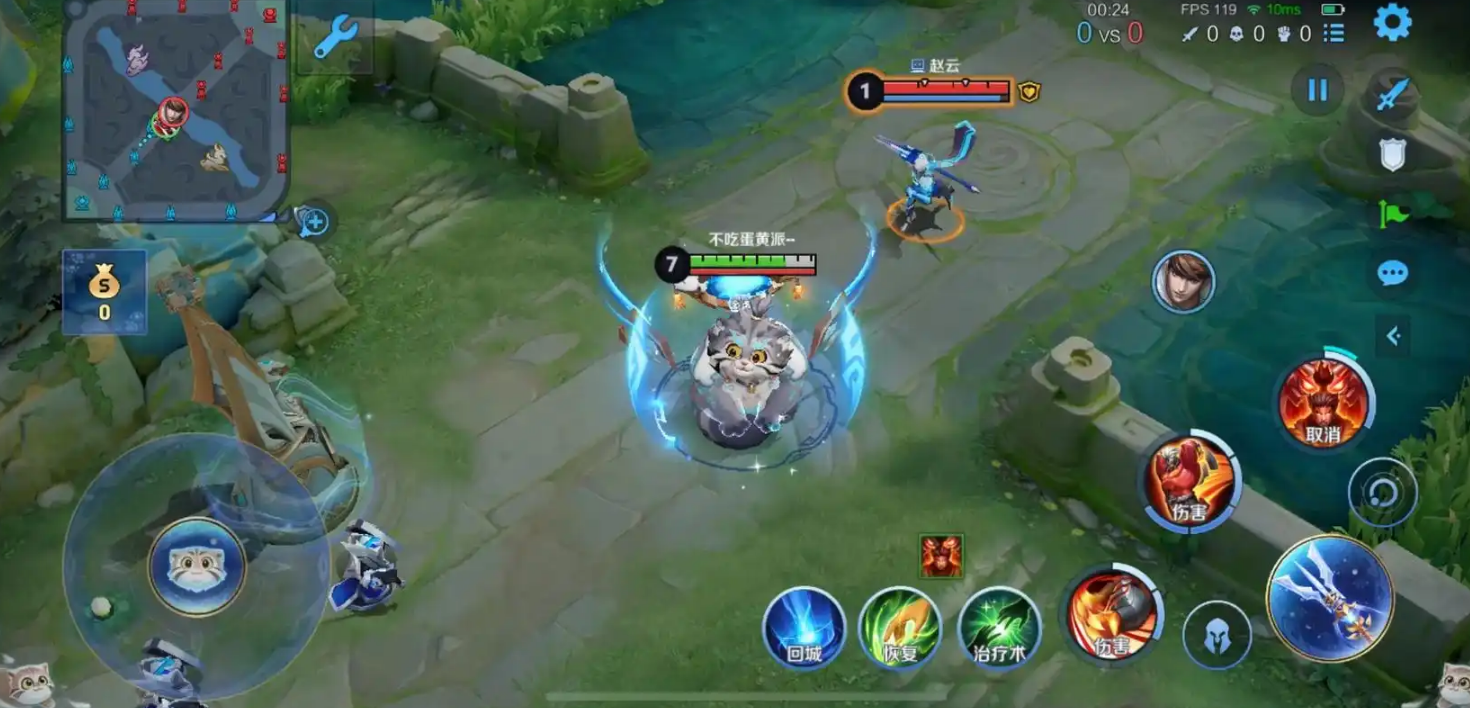Image resolution: width=1470 pixels, height=708 pixels.
Task: Open the gear settings menu
Action: (1392, 22)
